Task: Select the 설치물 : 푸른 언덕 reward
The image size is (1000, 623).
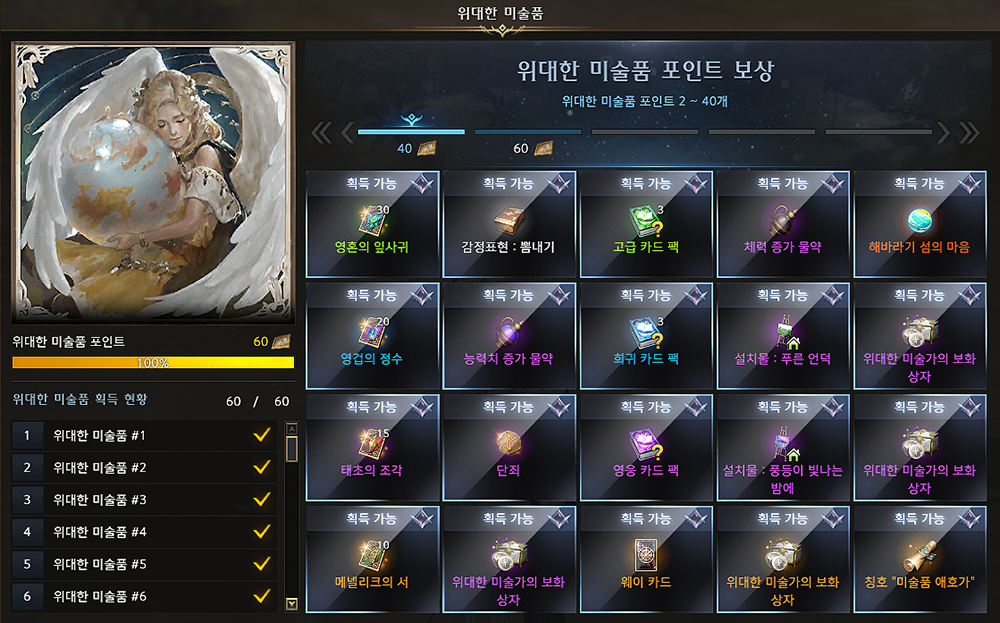Action: click(782, 336)
